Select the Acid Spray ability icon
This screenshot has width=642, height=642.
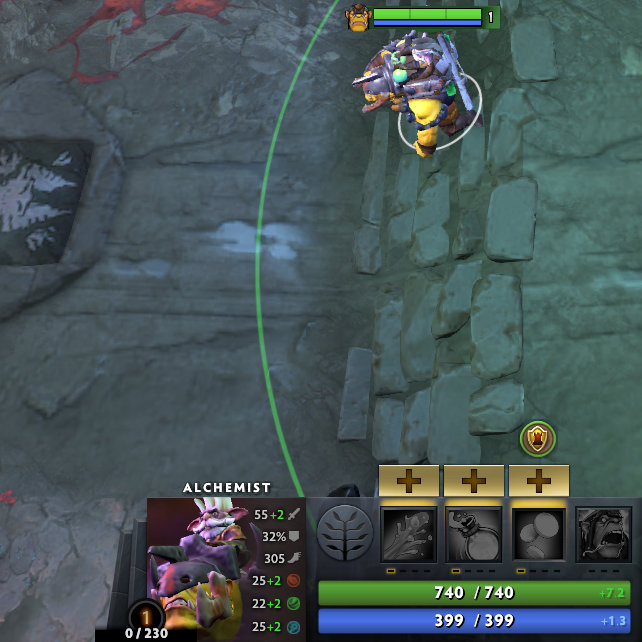click(x=408, y=534)
